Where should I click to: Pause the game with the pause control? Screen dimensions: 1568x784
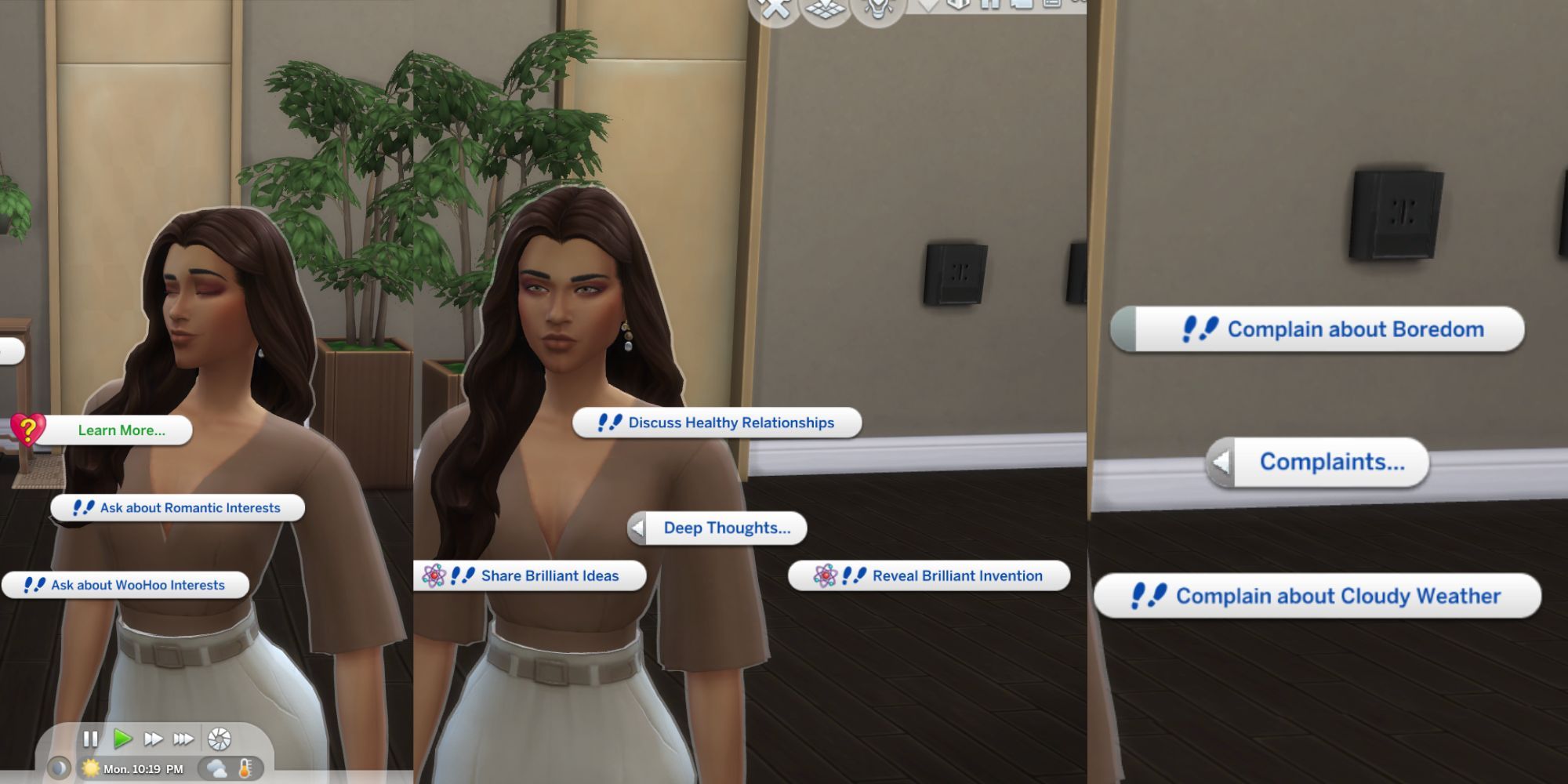click(90, 737)
